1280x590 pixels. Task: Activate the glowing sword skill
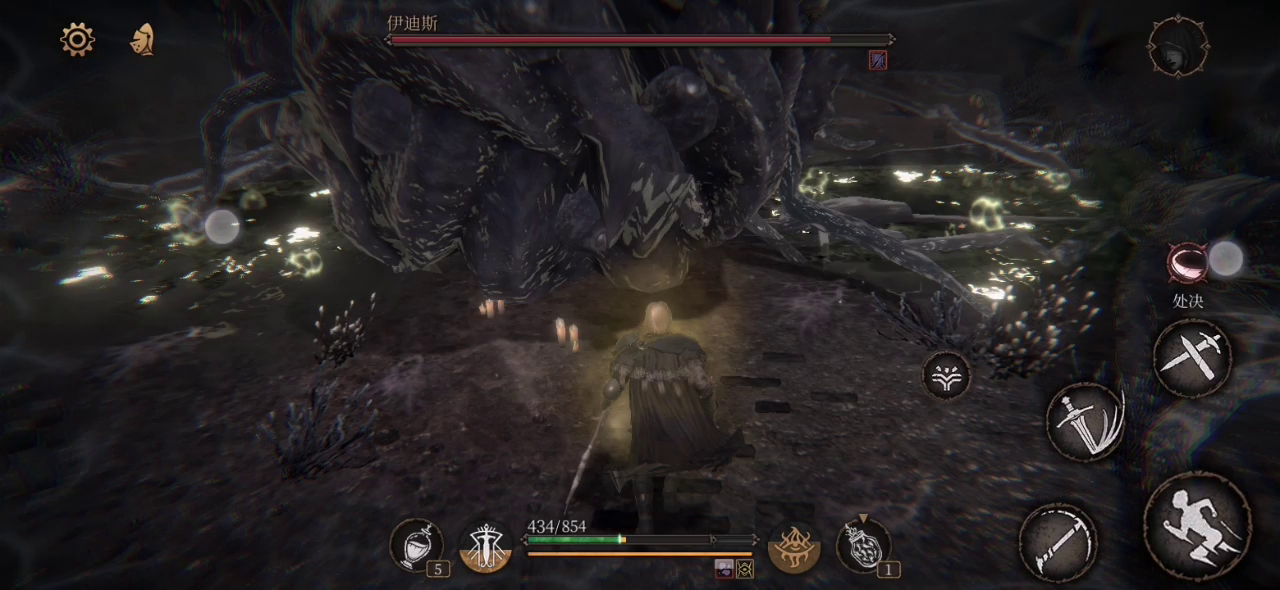coord(485,547)
